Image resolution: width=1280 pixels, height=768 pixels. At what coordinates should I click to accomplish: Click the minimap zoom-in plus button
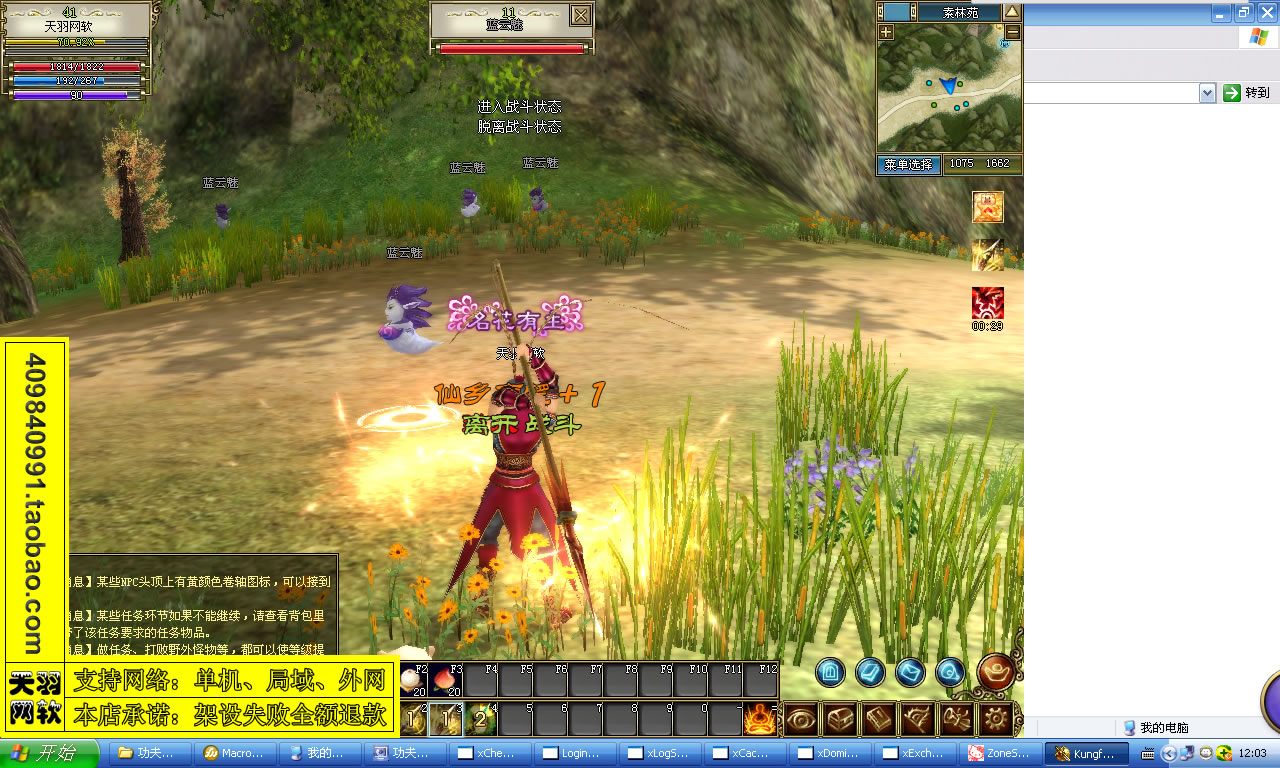tap(886, 32)
